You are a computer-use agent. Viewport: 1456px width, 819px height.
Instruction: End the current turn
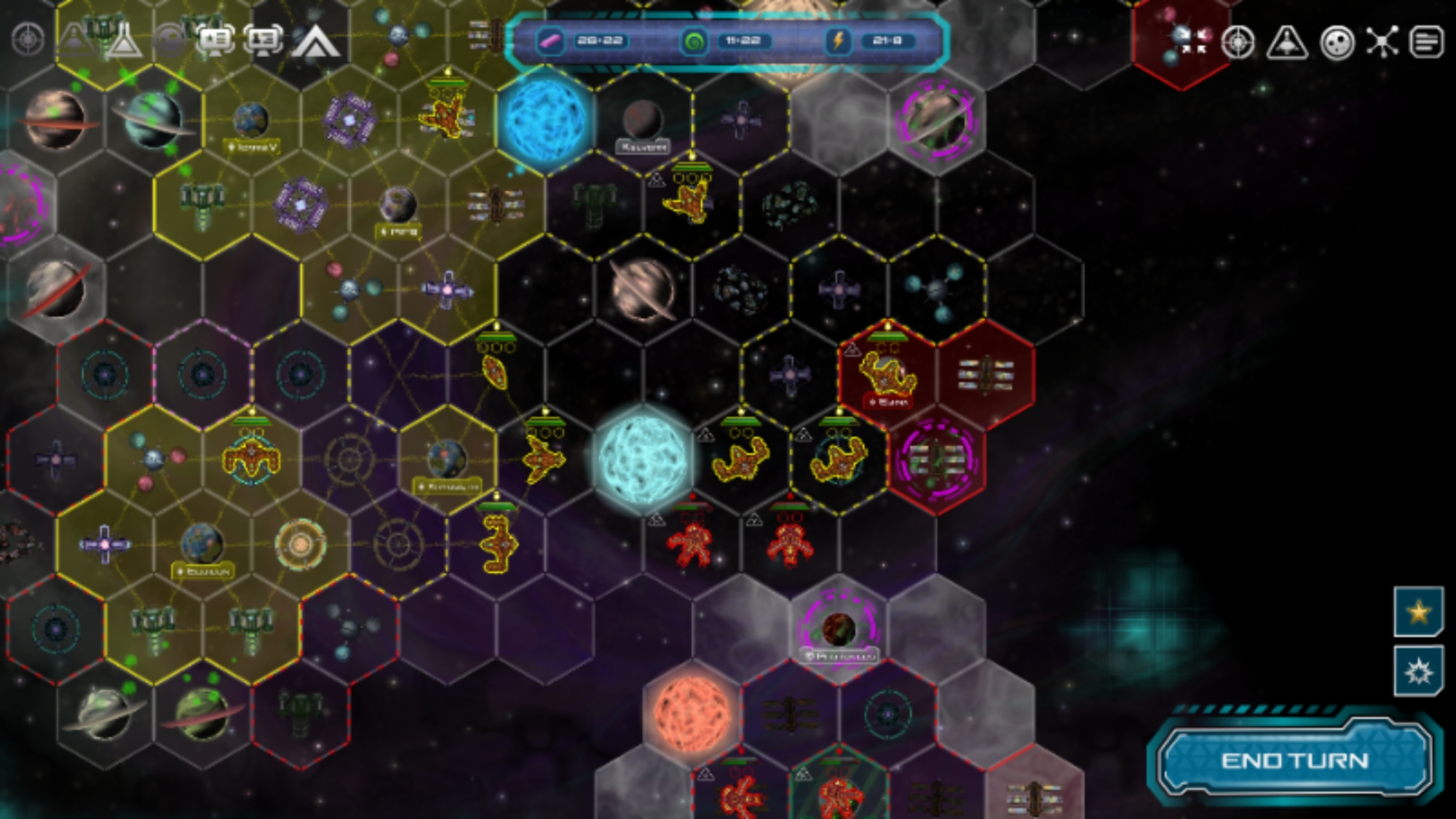[x=1294, y=761]
